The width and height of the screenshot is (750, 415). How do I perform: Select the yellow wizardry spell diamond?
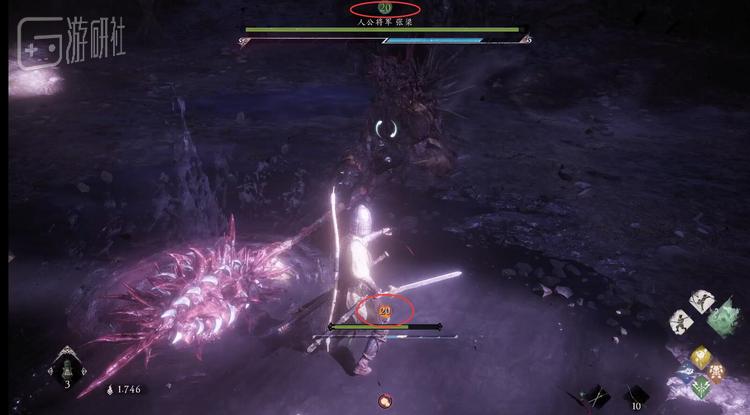(702, 355)
